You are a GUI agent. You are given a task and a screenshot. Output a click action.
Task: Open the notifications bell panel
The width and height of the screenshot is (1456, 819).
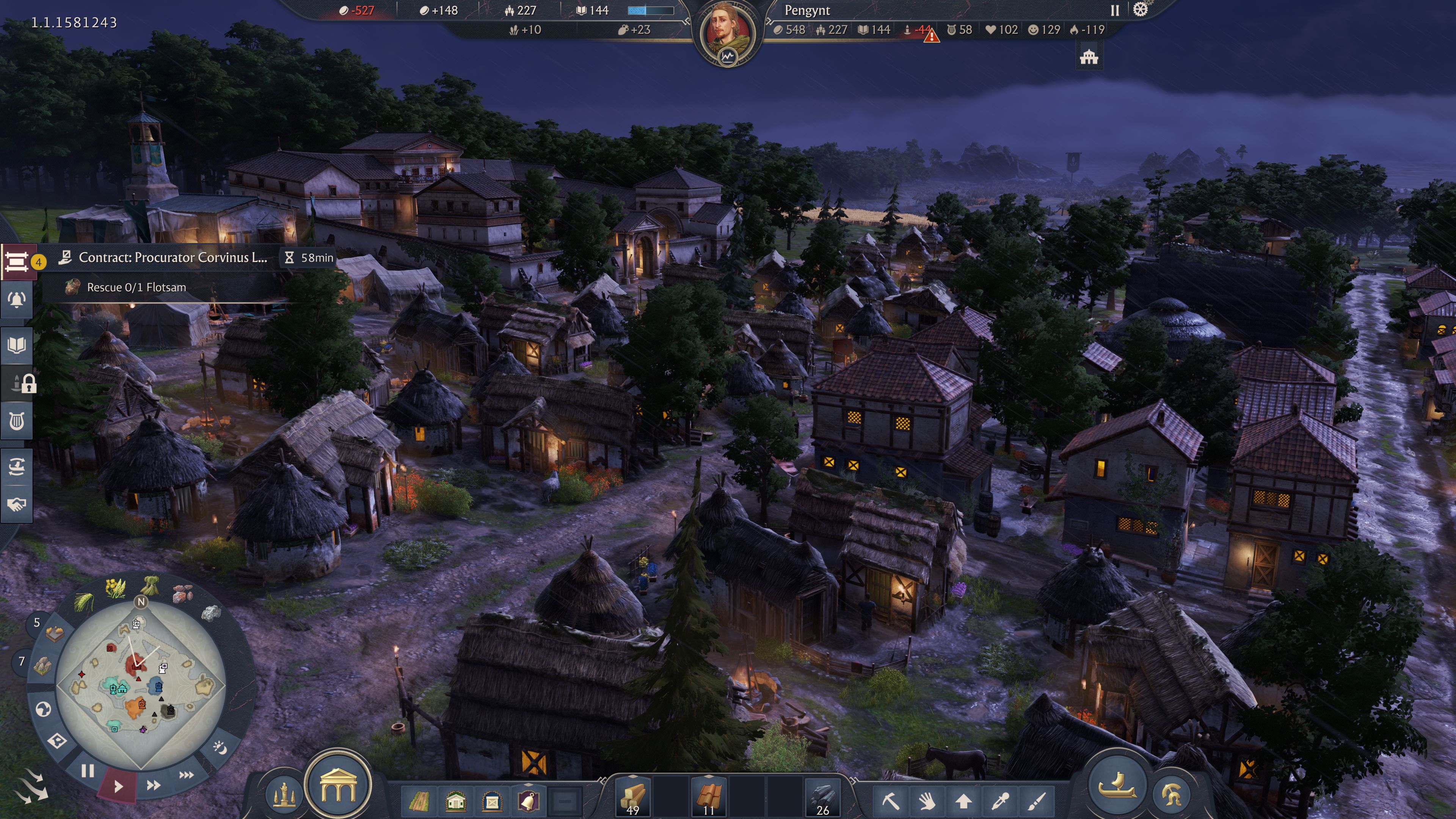[17, 300]
